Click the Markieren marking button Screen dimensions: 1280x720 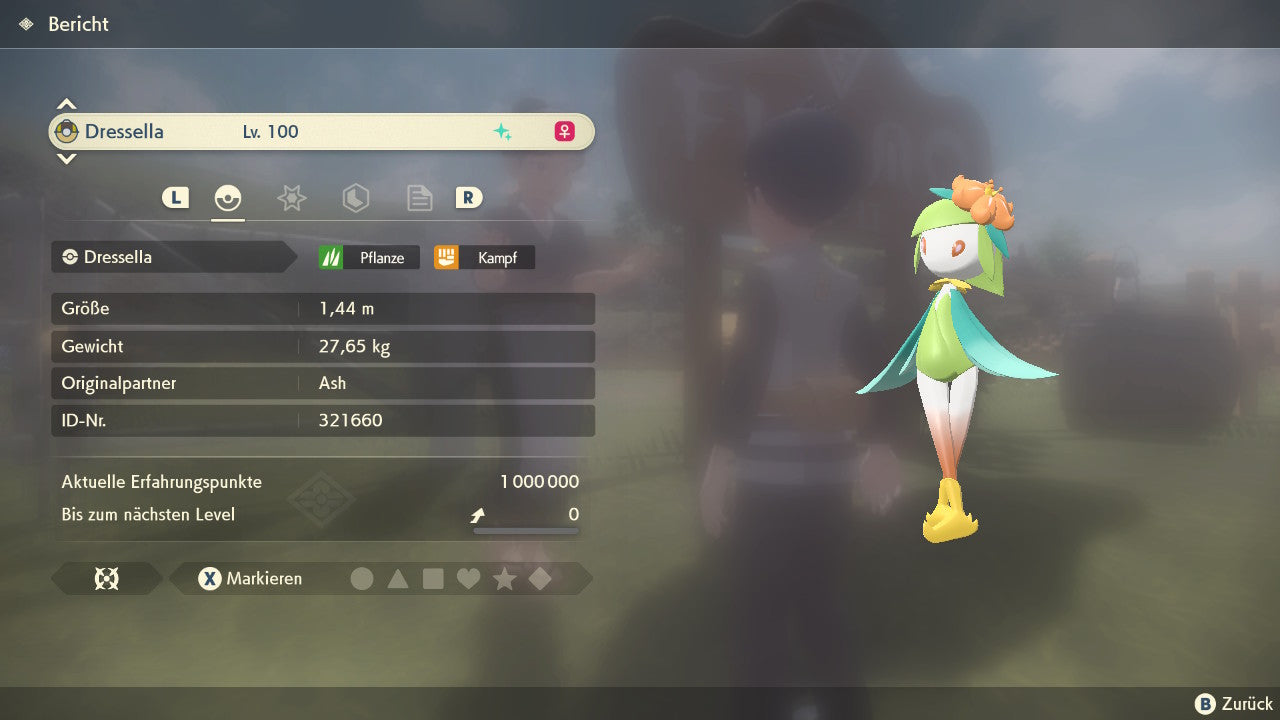click(250, 578)
